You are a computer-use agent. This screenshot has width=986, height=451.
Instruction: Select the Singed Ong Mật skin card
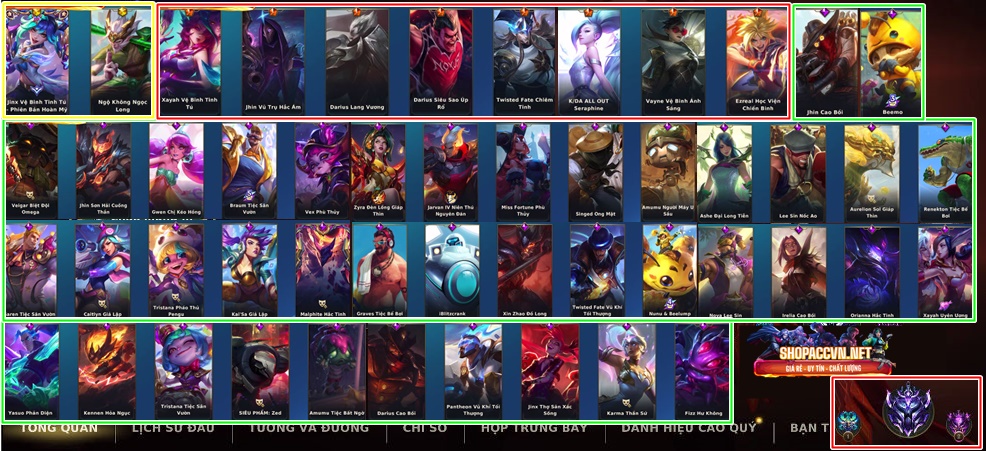tap(596, 170)
